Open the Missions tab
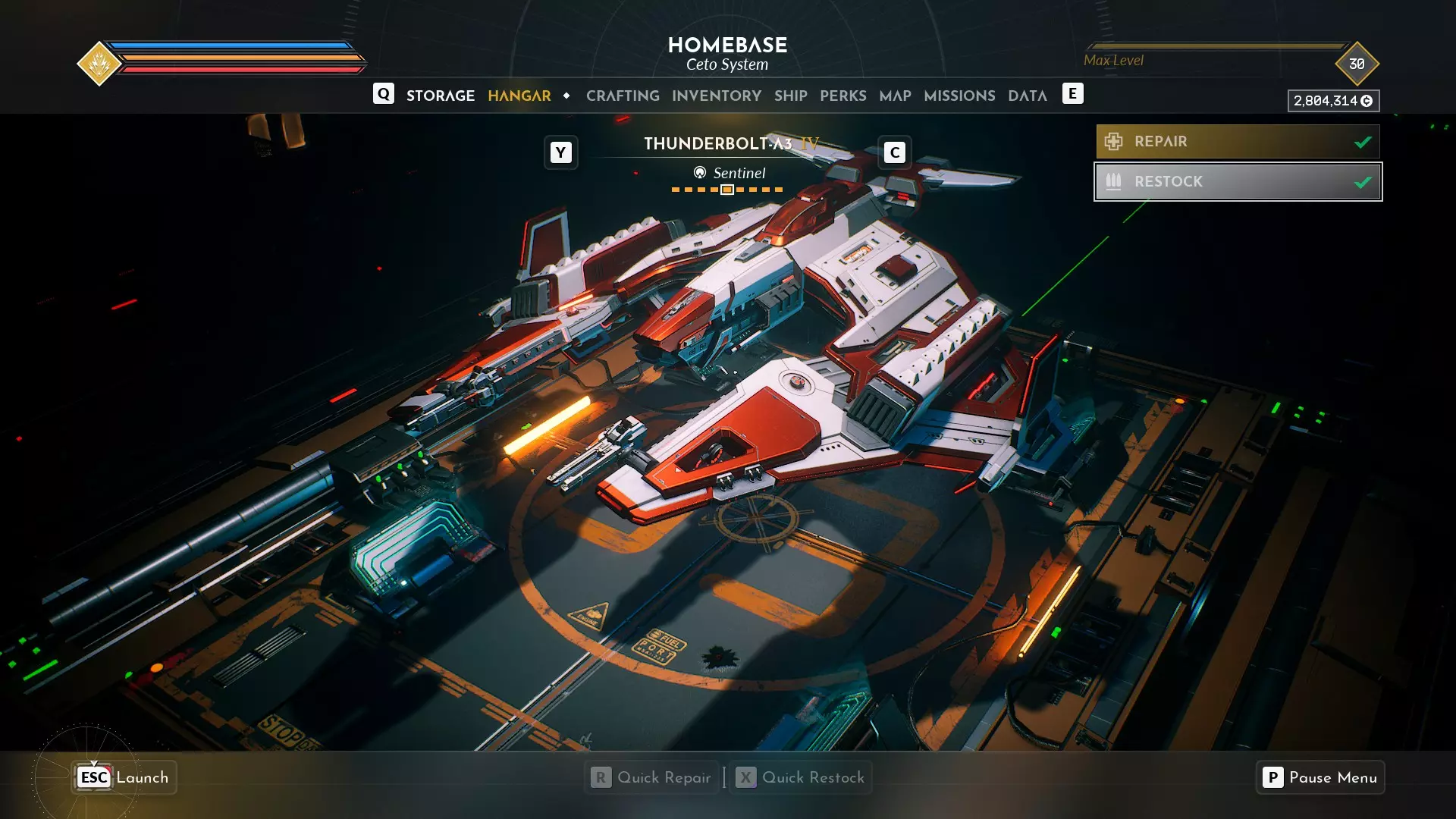The image size is (1456, 819). click(x=959, y=96)
